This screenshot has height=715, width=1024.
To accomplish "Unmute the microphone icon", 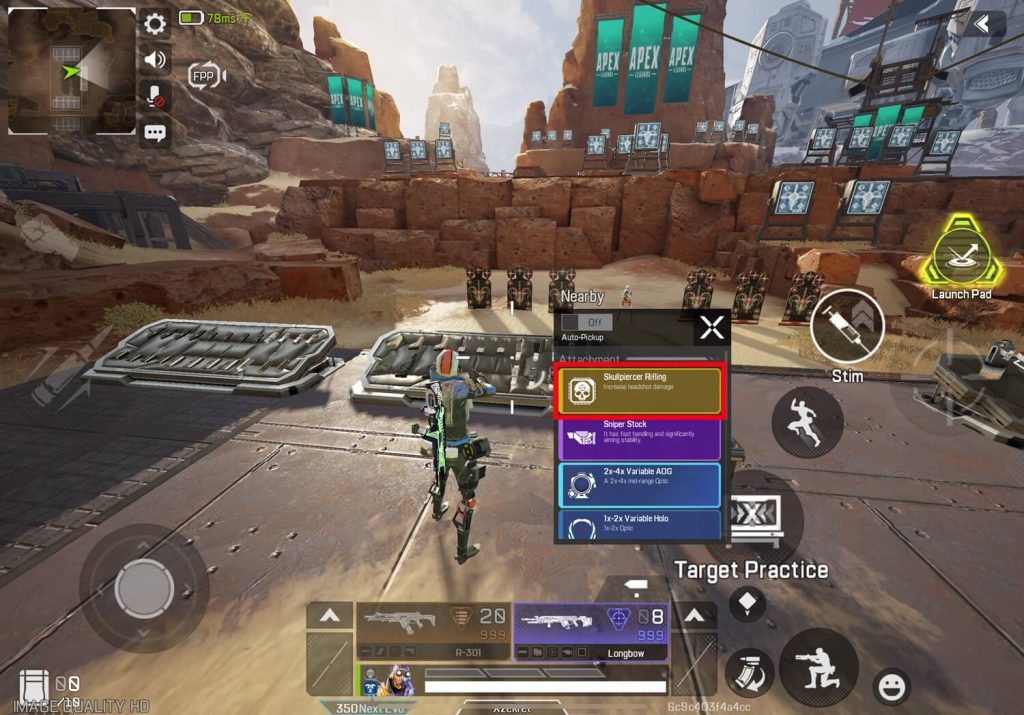I will click(155, 96).
